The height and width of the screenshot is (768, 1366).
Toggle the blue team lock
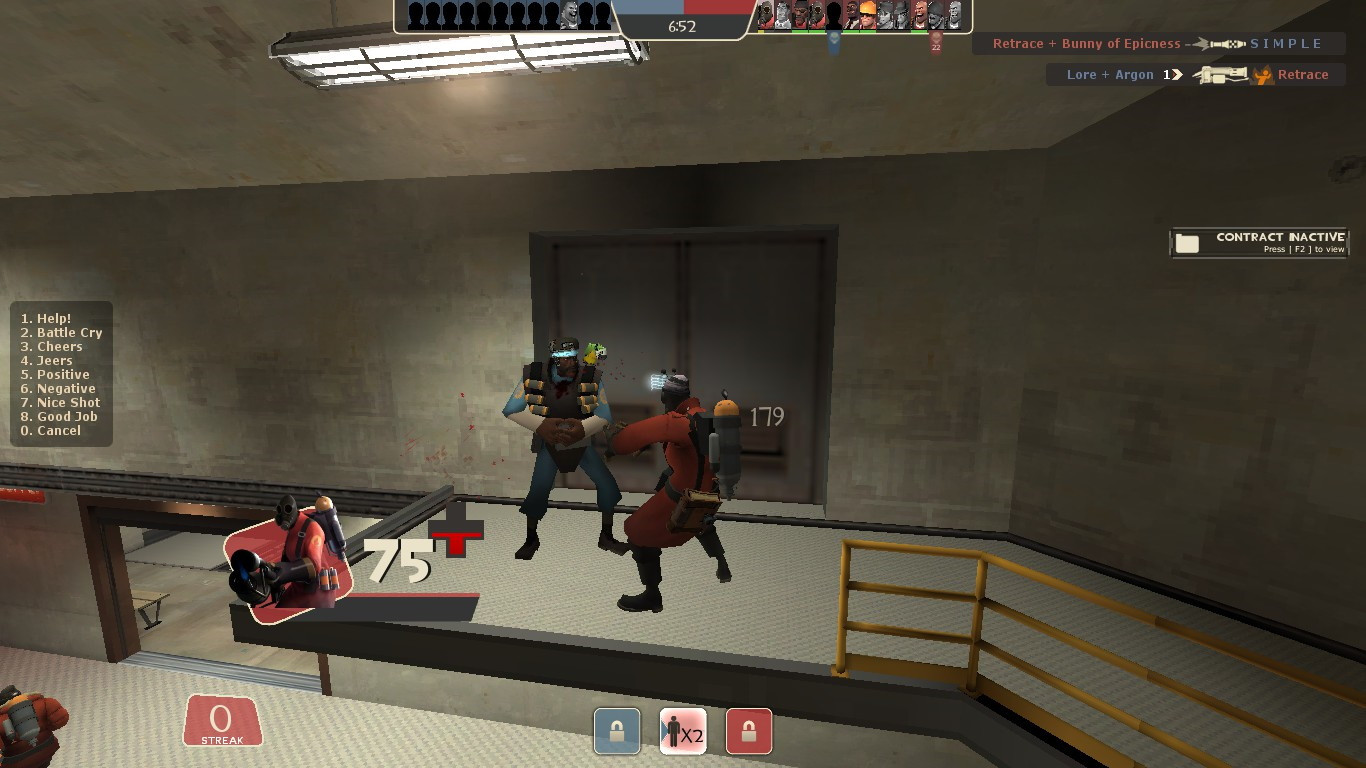[617, 731]
